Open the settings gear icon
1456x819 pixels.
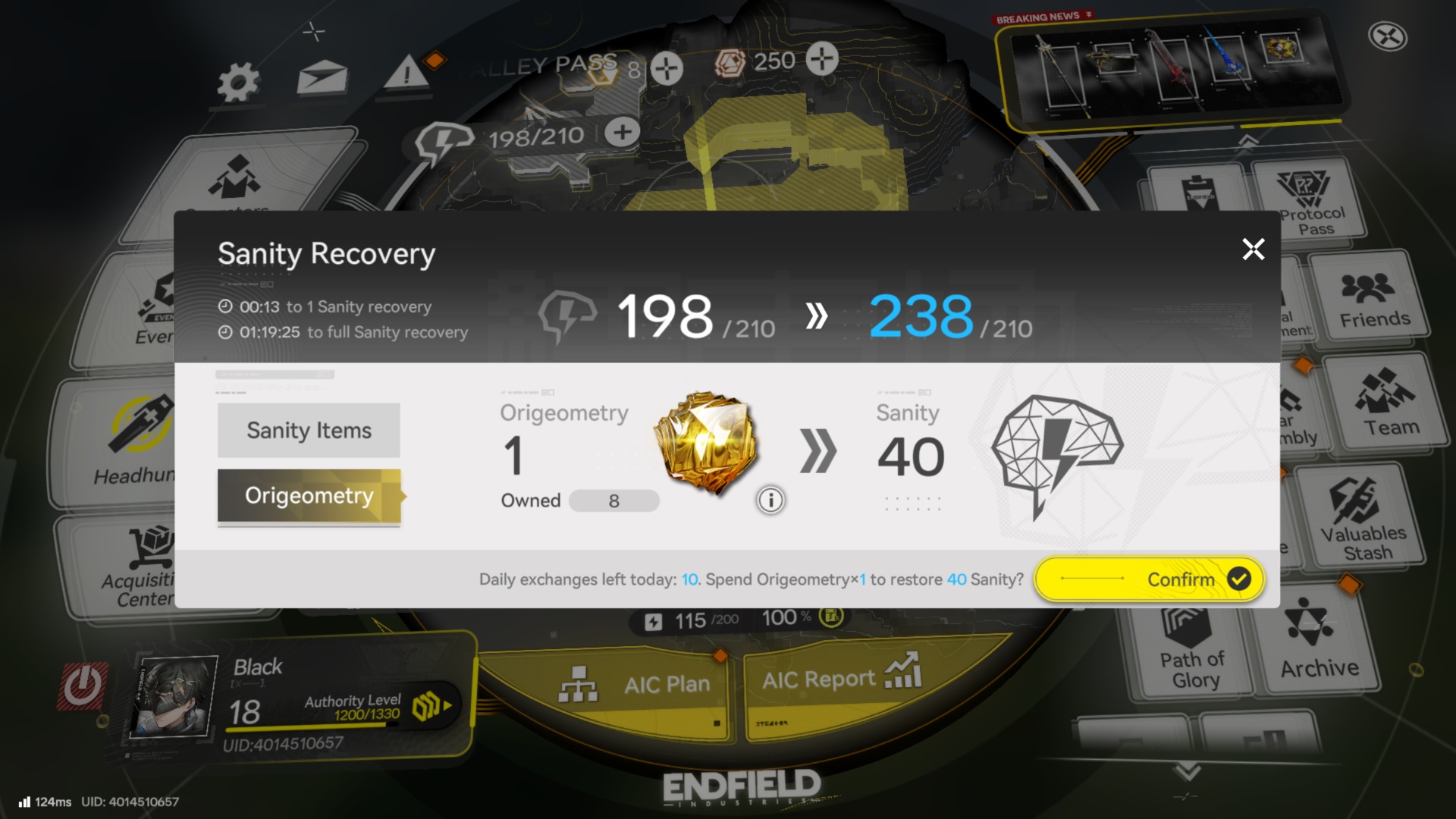click(x=237, y=82)
